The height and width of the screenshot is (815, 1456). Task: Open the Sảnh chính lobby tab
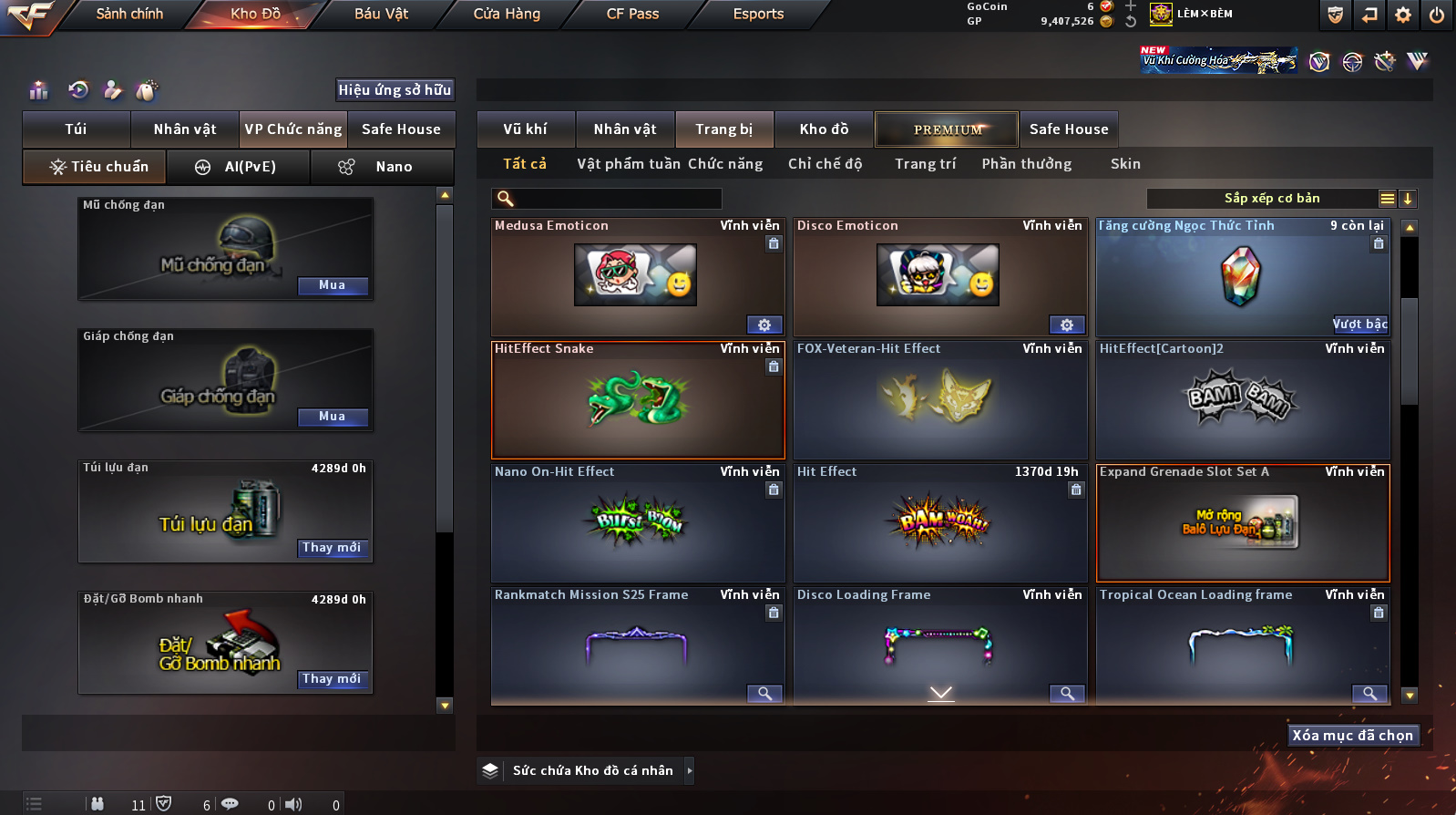[x=129, y=14]
